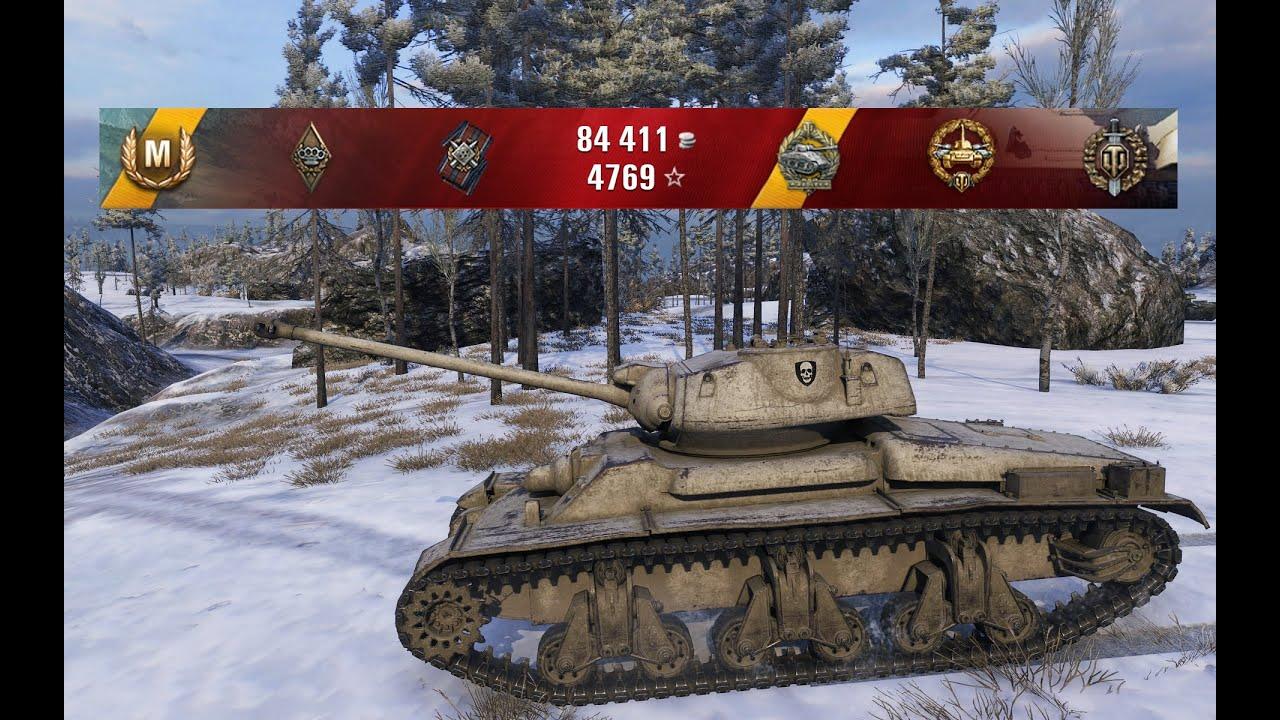View the sword and shield wreath medal
The height and width of the screenshot is (720, 1280).
tap(1115, 157)
